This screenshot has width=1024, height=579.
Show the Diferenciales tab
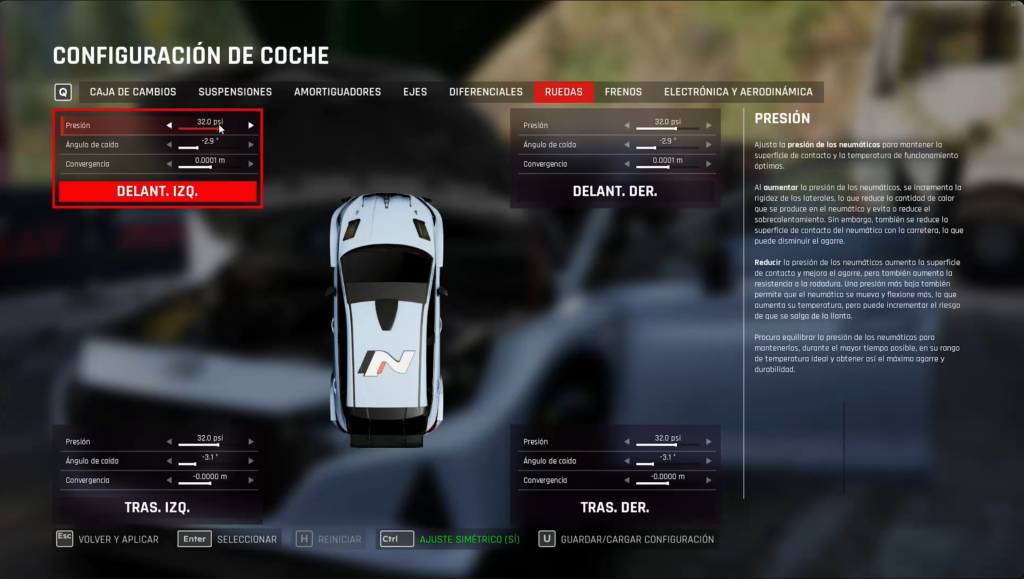(486, 92)
